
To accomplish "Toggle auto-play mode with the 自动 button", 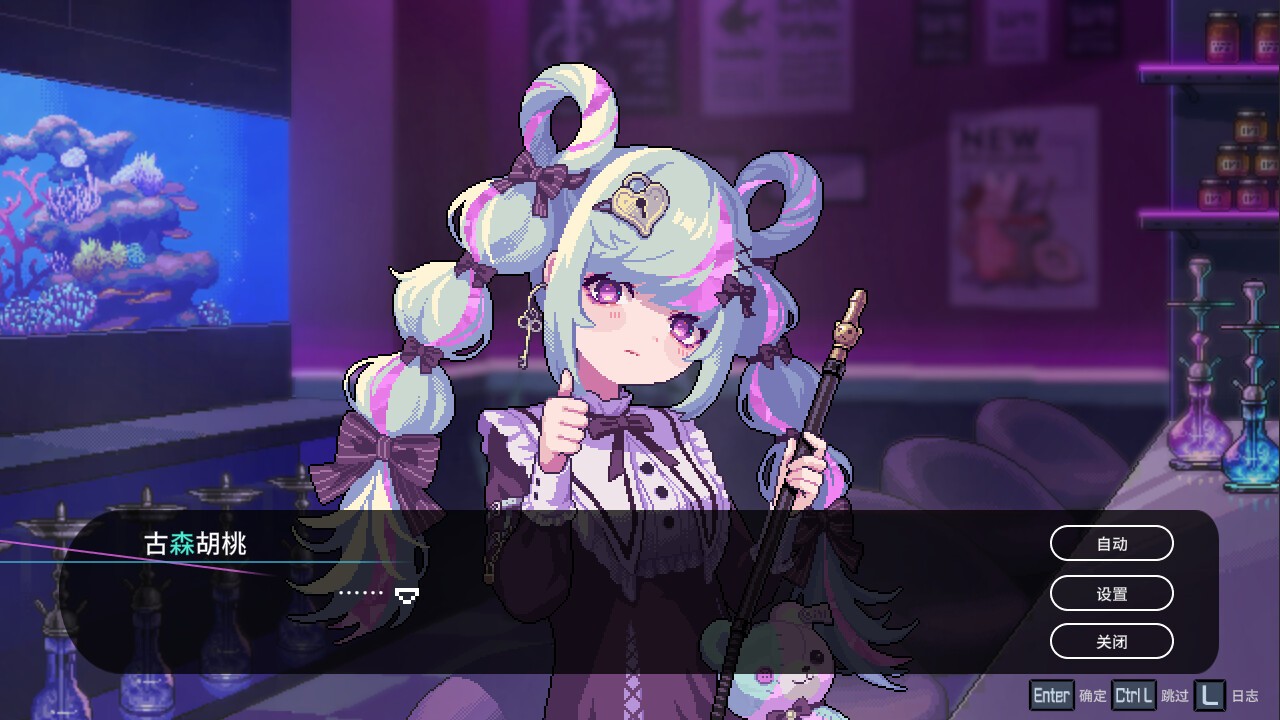I will 1111,543.
